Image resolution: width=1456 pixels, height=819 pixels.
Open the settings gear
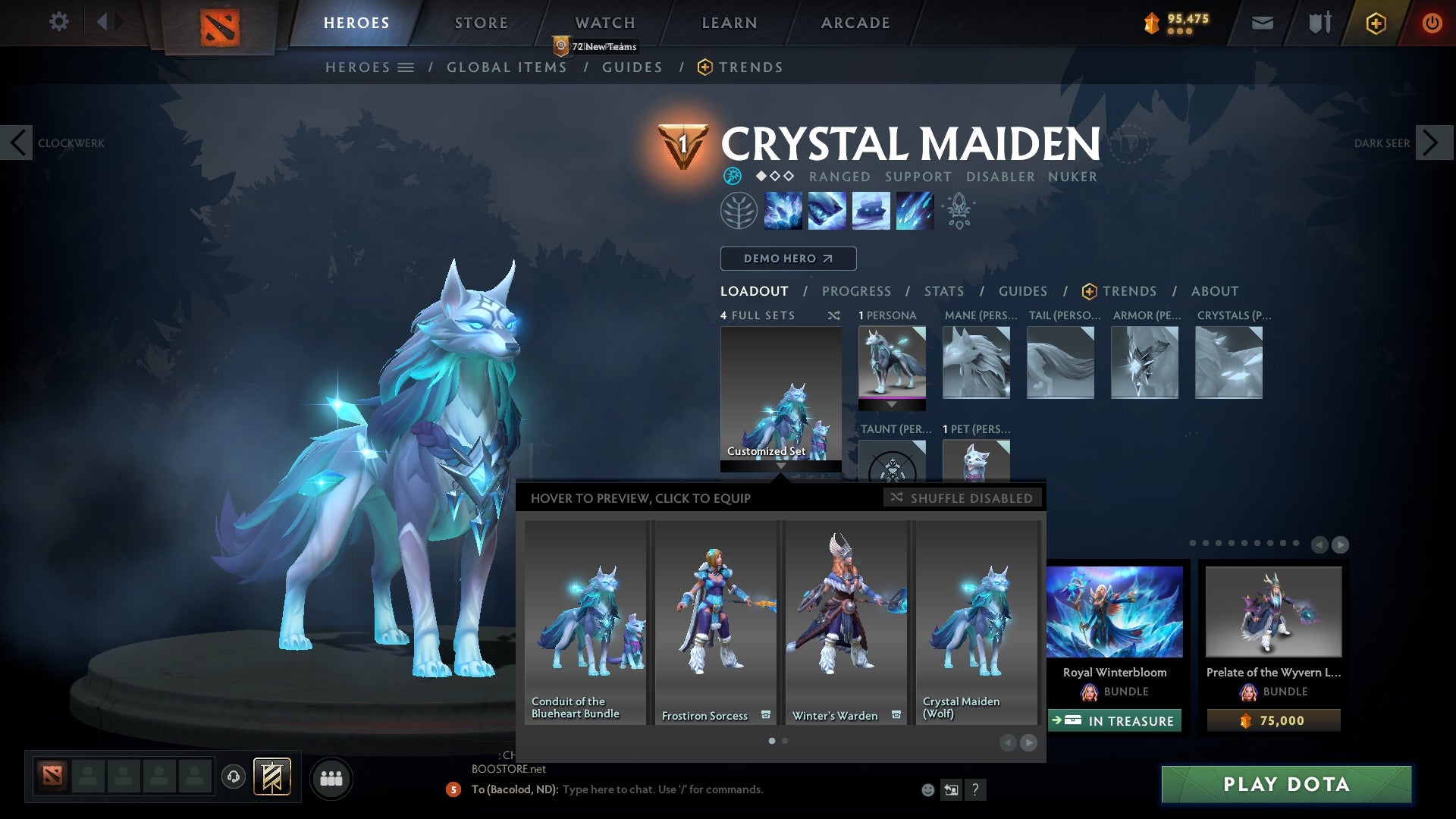click(x=58, y=22)
